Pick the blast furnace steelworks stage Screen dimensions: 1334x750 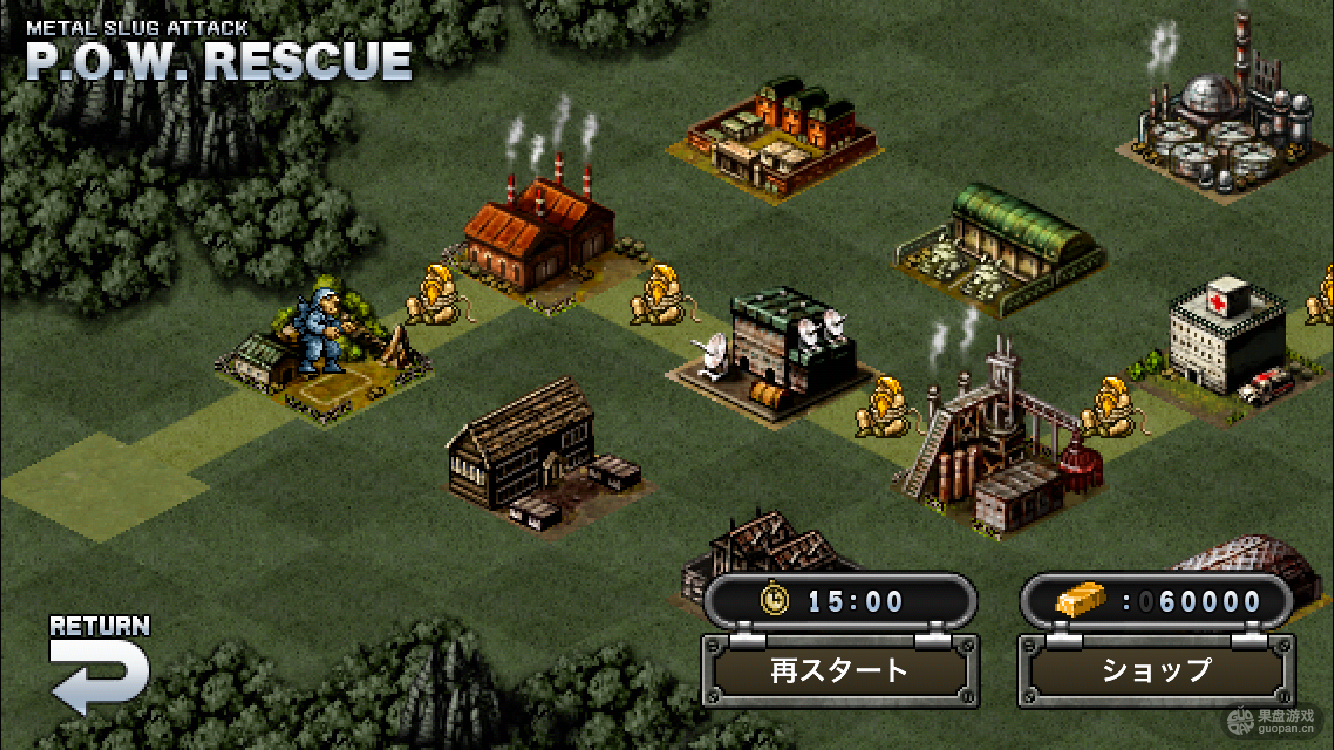pyautogui.click(x=1000, y=440)
